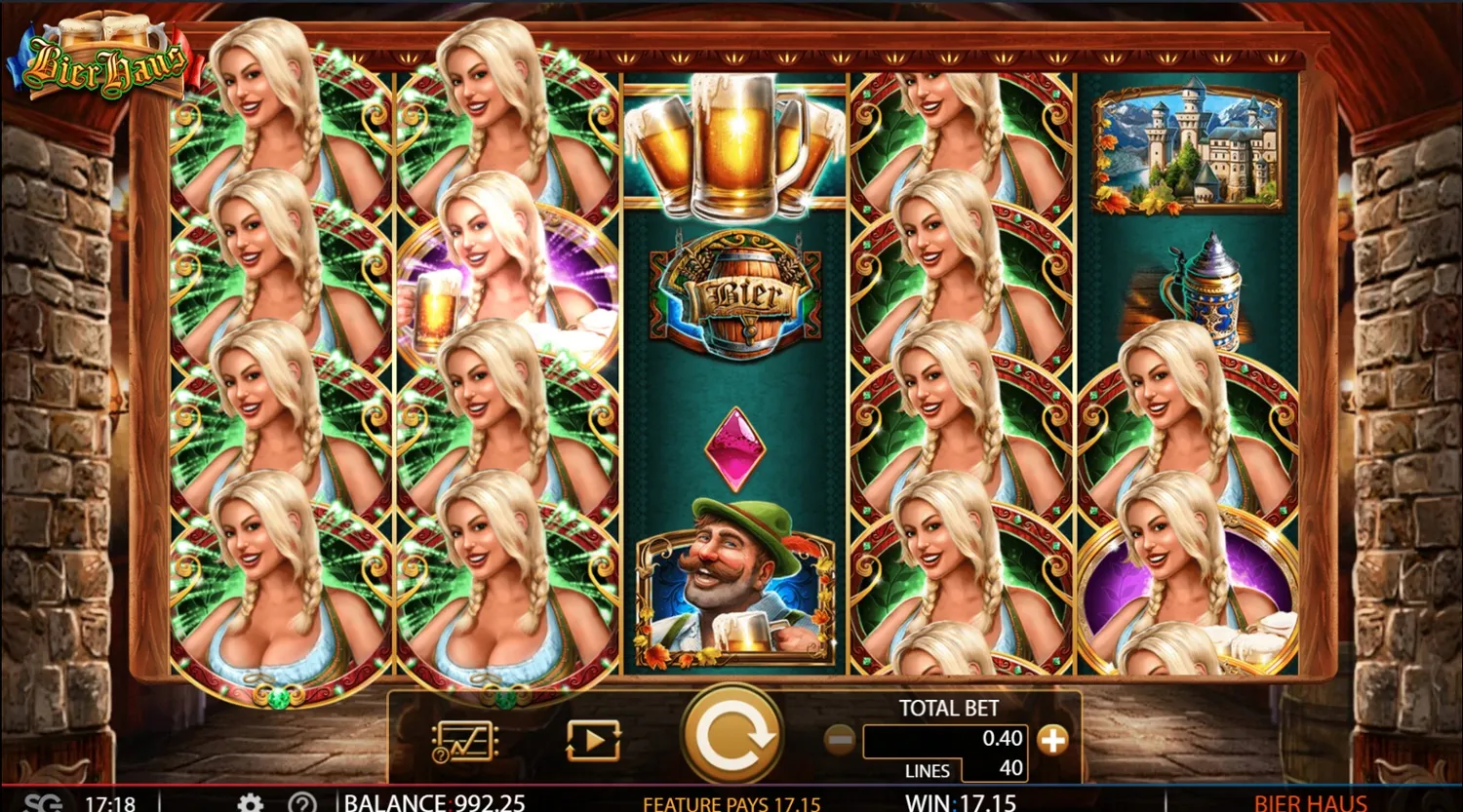
Task: Increase the bet with the plus icon
Action: tap(1053, 740)
